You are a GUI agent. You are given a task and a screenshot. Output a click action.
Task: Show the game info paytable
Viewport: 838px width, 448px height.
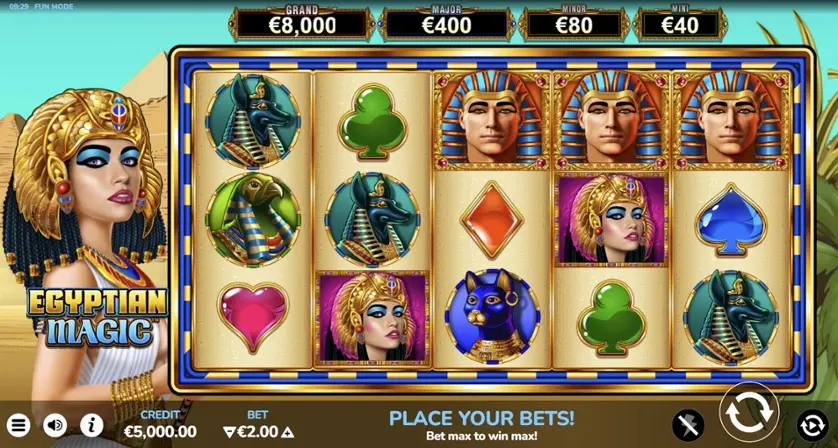pos(91,426)
